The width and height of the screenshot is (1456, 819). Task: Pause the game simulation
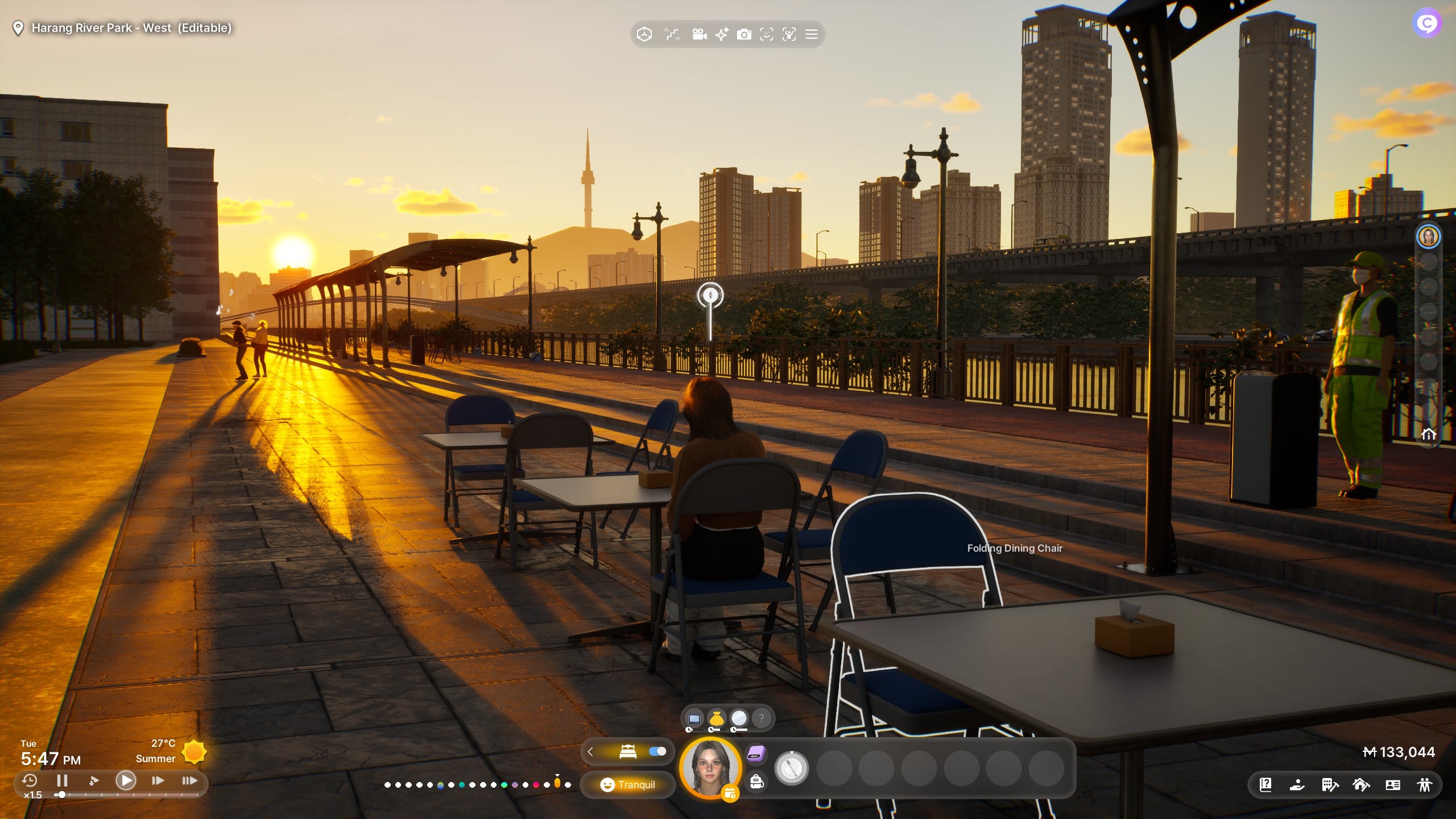tap(63, 781)
